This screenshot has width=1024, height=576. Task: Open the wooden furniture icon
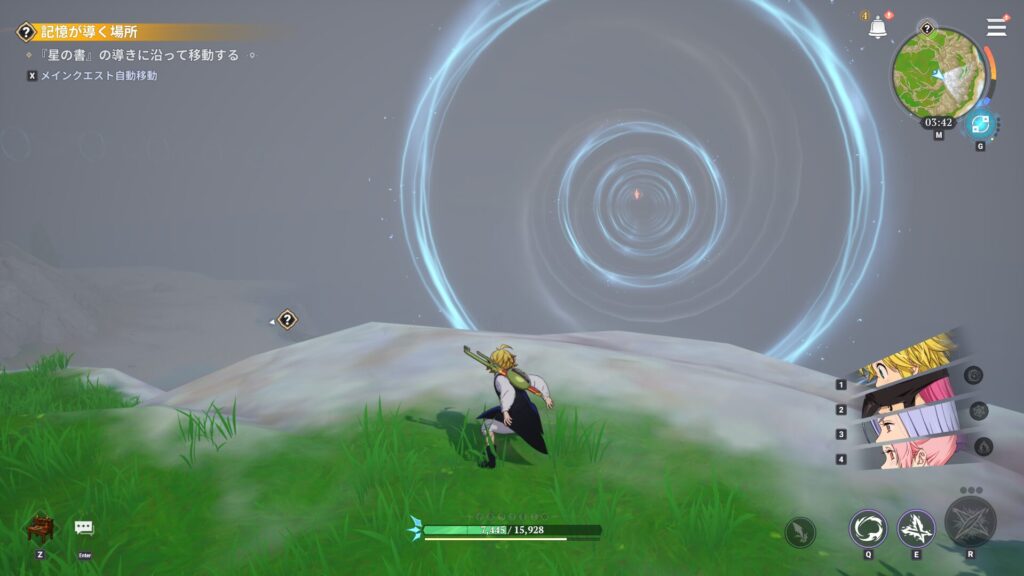[x=39, y=527]
